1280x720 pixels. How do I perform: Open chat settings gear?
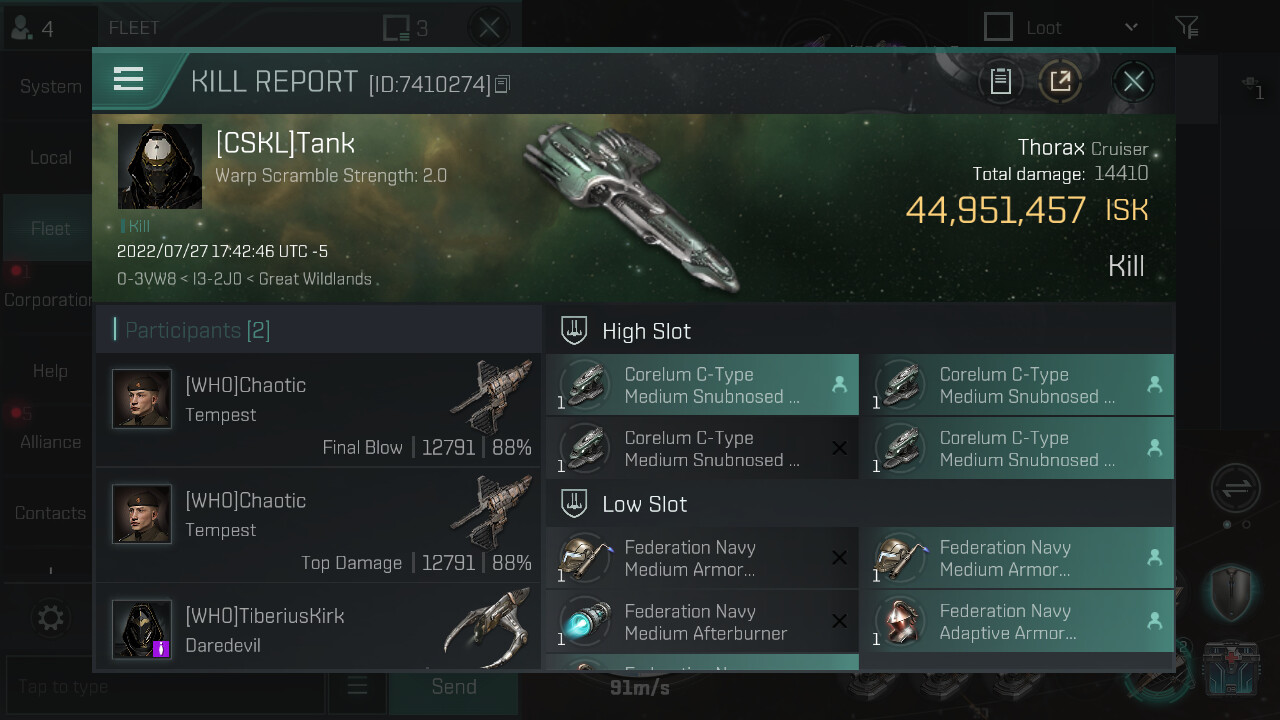[x=50, y=618]
